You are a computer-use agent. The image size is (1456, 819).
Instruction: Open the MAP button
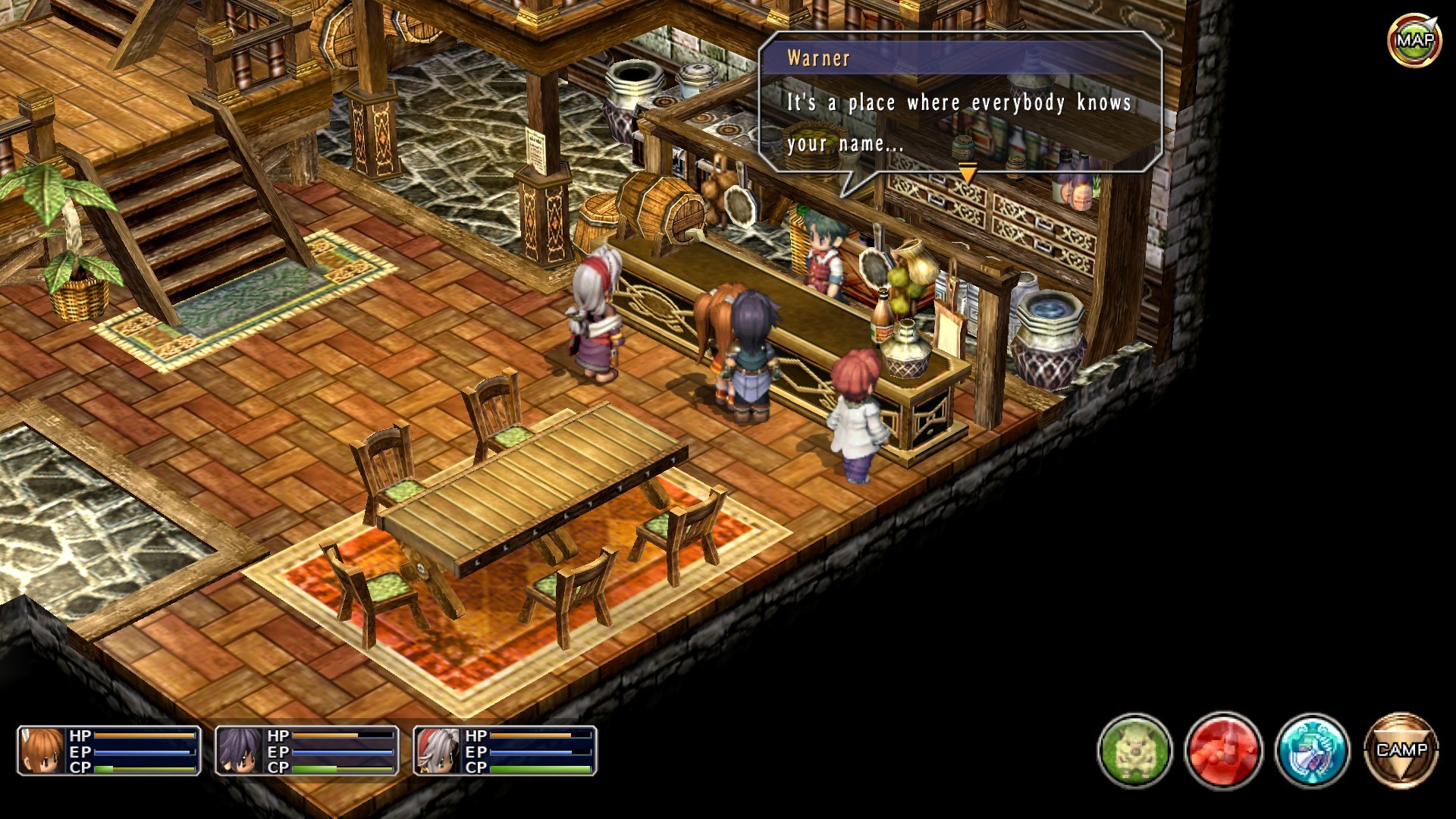pyautogui.click(x=1414, y=39)
